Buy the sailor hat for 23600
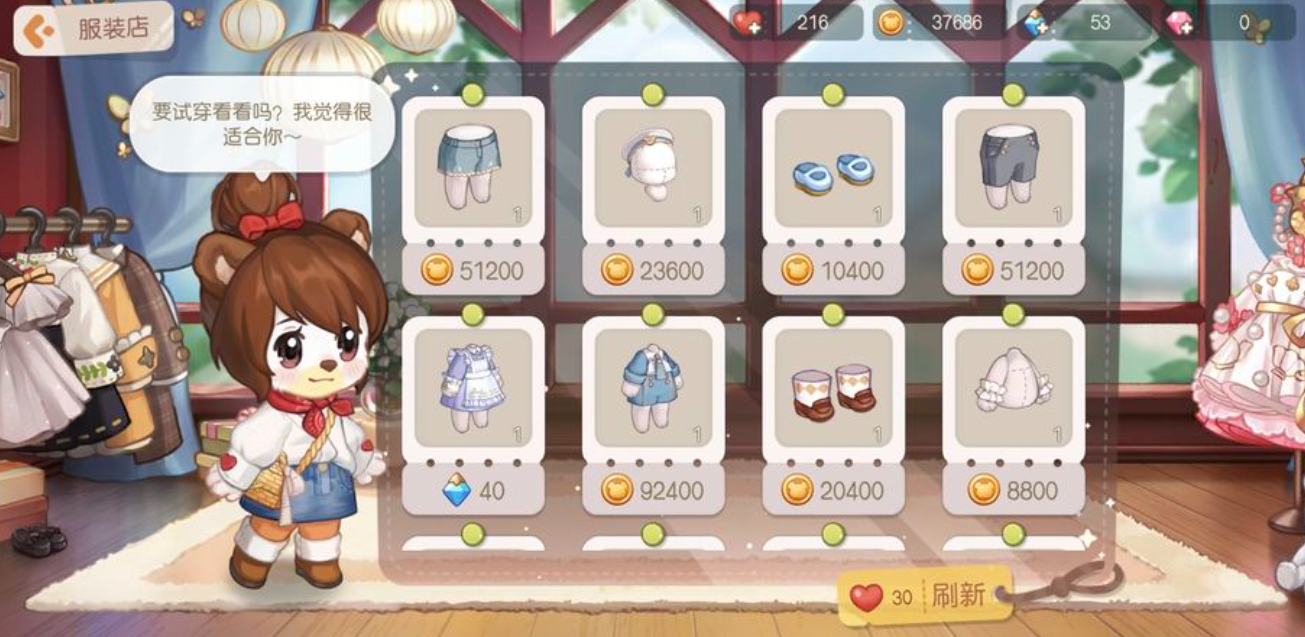Viewport: 1305px width, 637px height. click(653, 270)
